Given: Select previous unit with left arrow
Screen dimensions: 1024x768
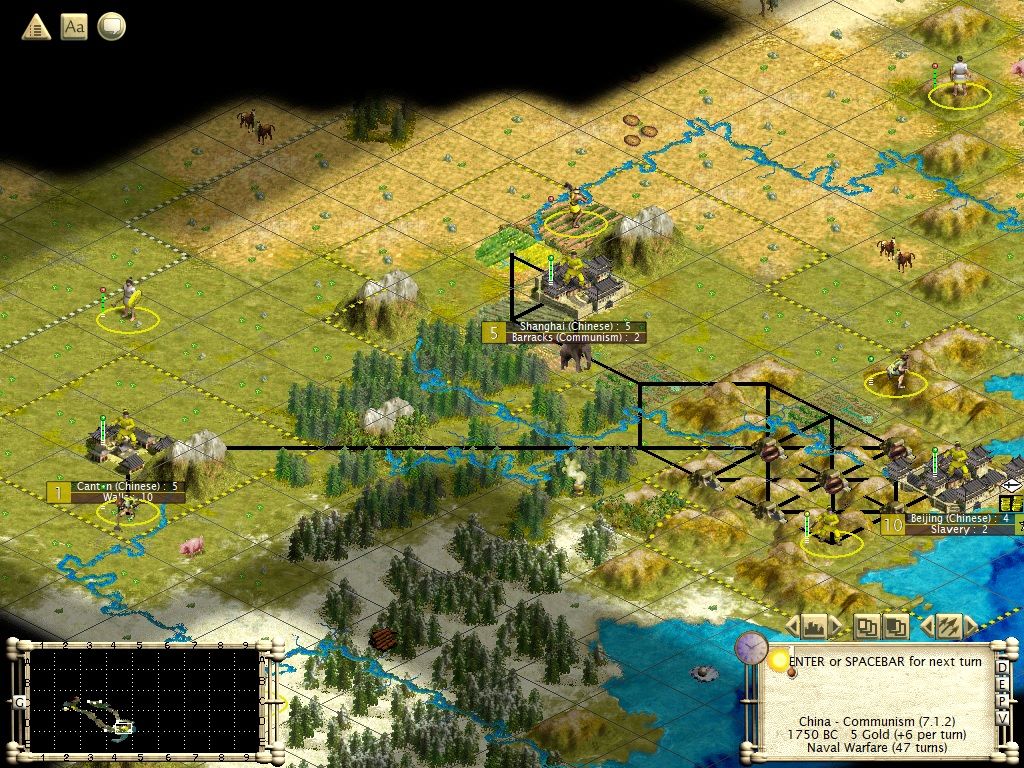Looking at the screenshot, I should pos(926,627).
